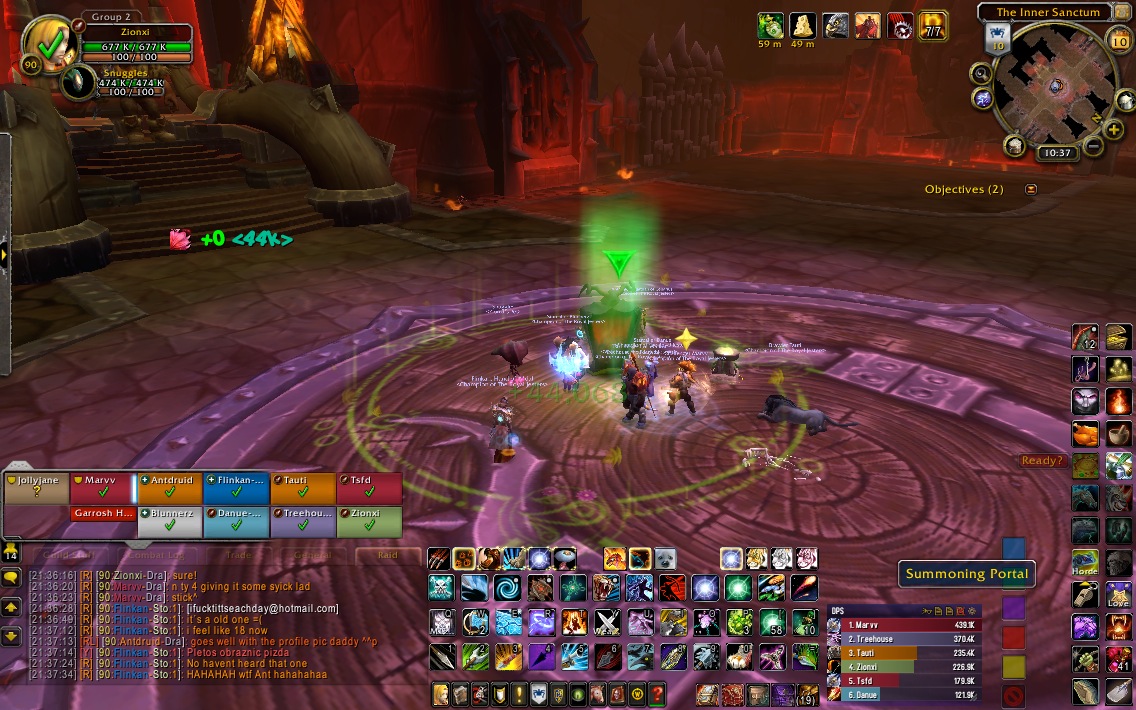Zoom out the minimap with the minus button
Image resolution: width=1136 pixels, height=710 pixels.
[x=1092, y=147]
